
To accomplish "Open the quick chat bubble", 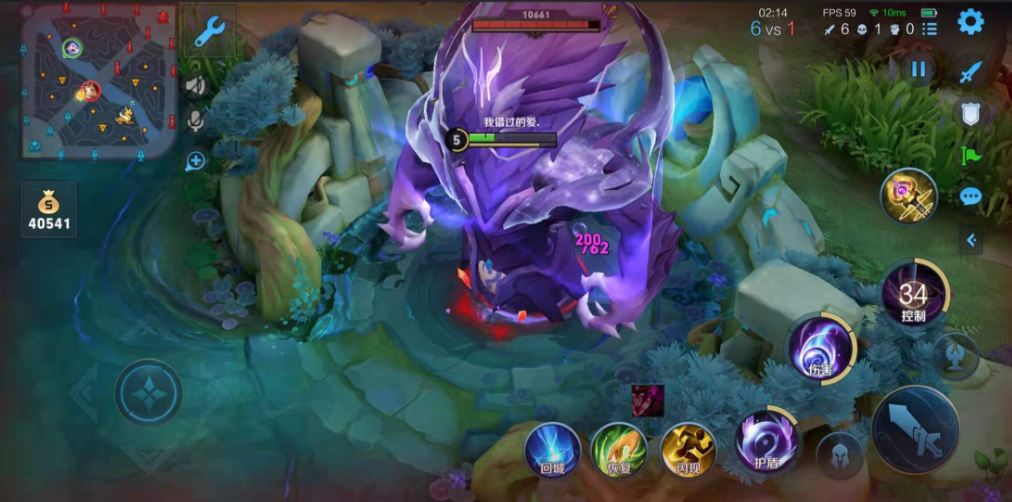I will (970, 196).
